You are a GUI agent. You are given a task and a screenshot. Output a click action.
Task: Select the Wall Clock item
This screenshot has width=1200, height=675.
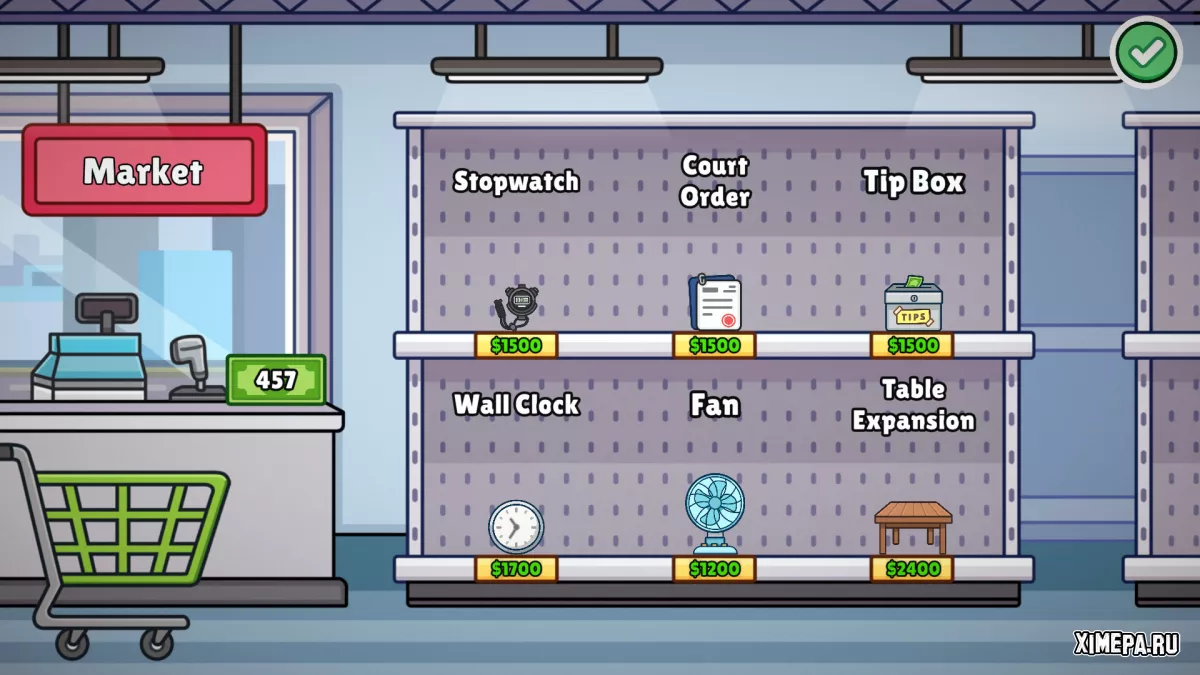pyautogui.click(x=516, y=526)
